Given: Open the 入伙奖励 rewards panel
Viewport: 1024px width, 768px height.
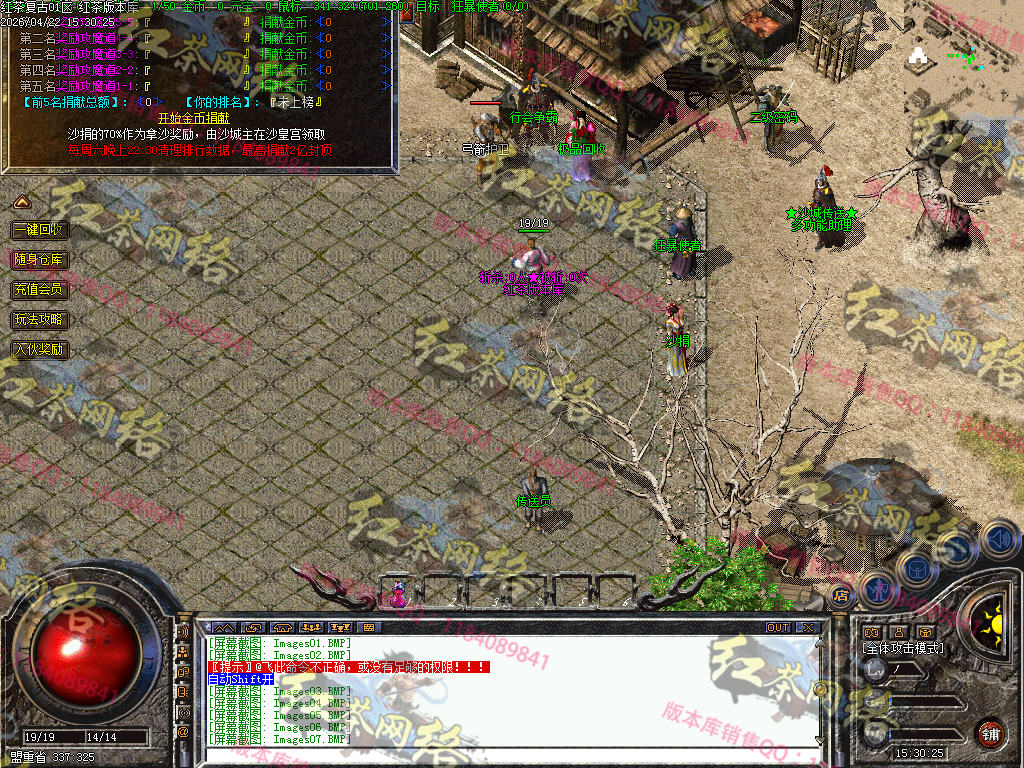Looking at the screenshot, I should pyautogui.click(x=39, y=349).
